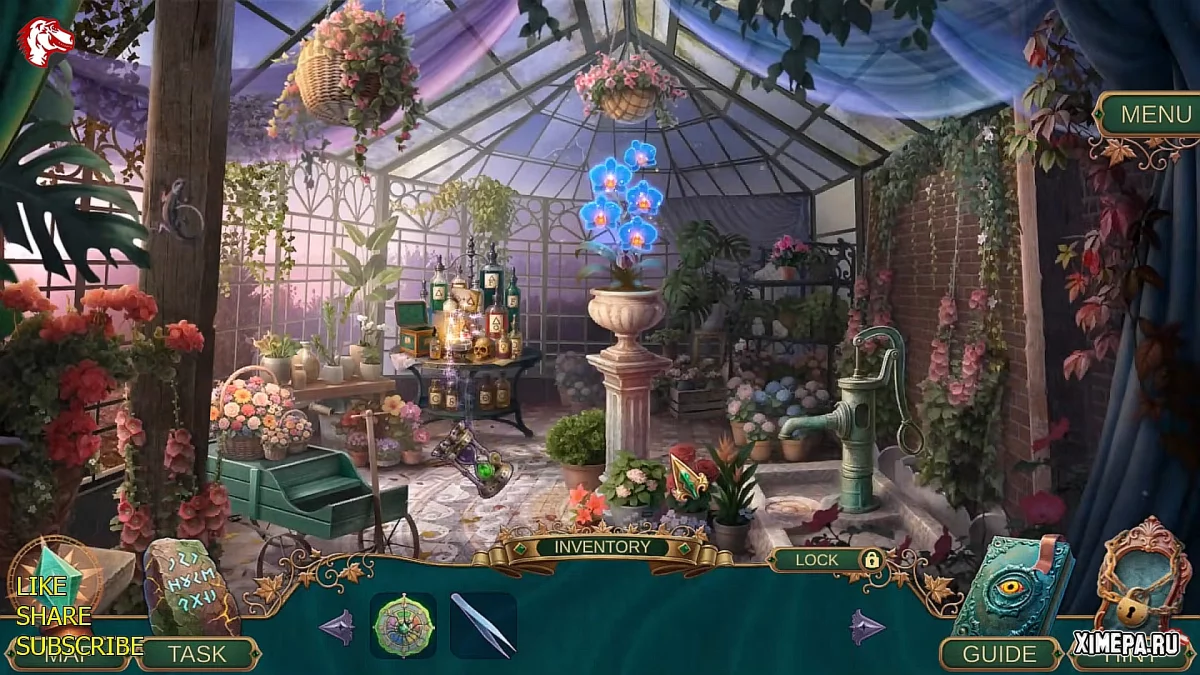Open the green book with the eye
The width and height of the screenshot is (1200, 675).
coord(1010,588)
